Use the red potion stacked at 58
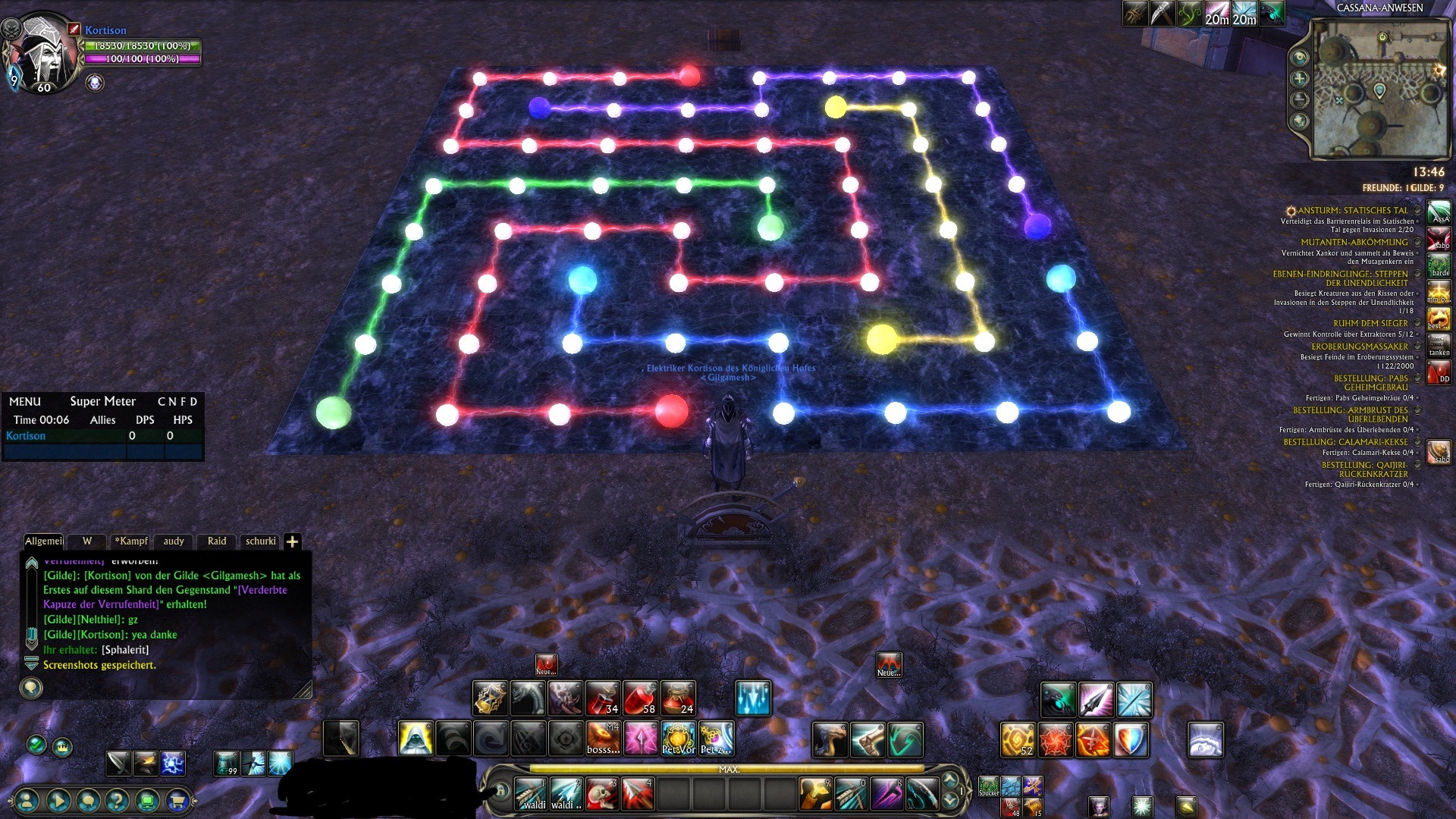Viewport: 1456px width, 819px height. tap(640, 698)
